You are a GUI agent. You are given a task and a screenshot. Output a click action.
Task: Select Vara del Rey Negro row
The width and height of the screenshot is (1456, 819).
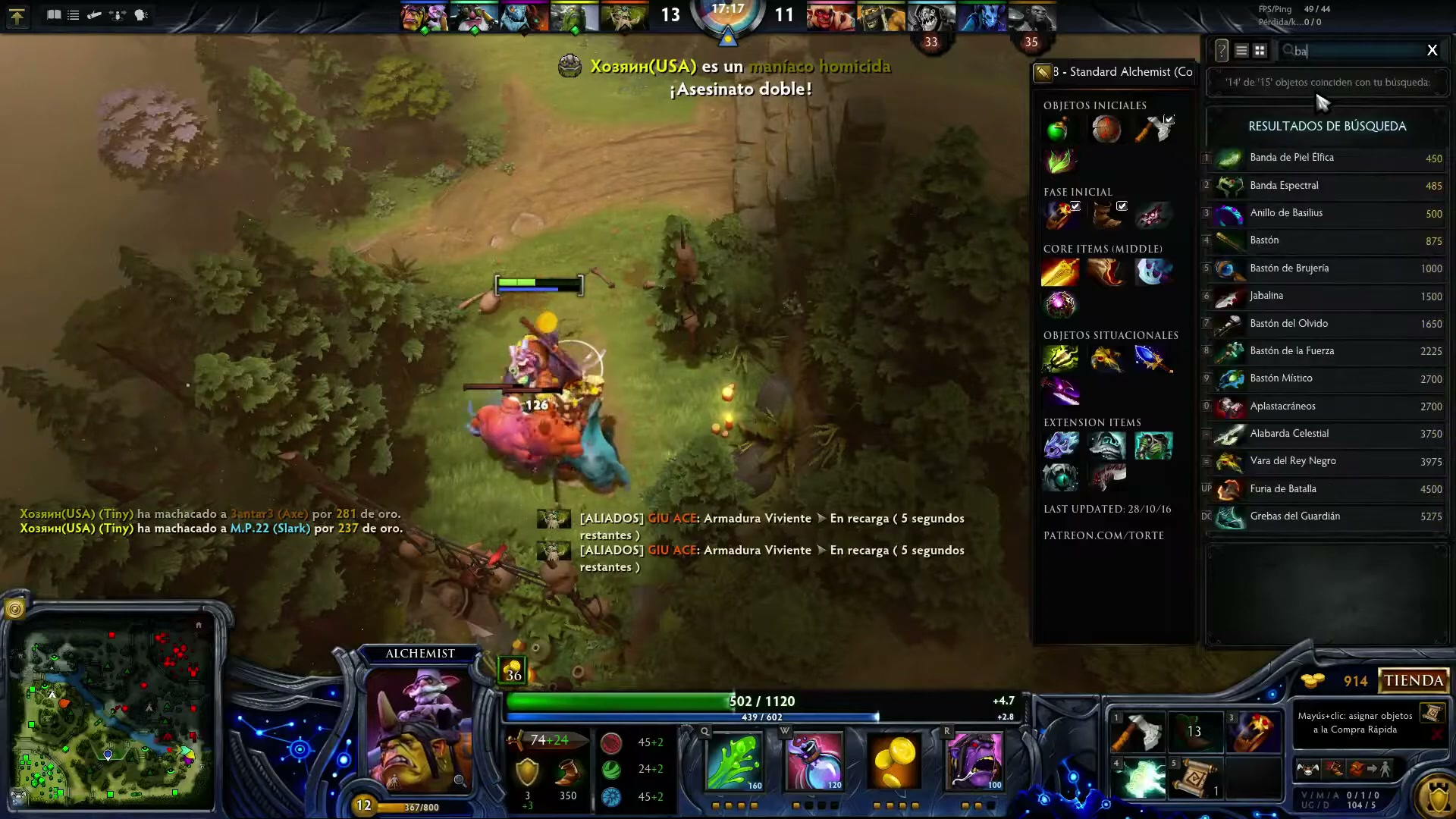click(1327, 461)
